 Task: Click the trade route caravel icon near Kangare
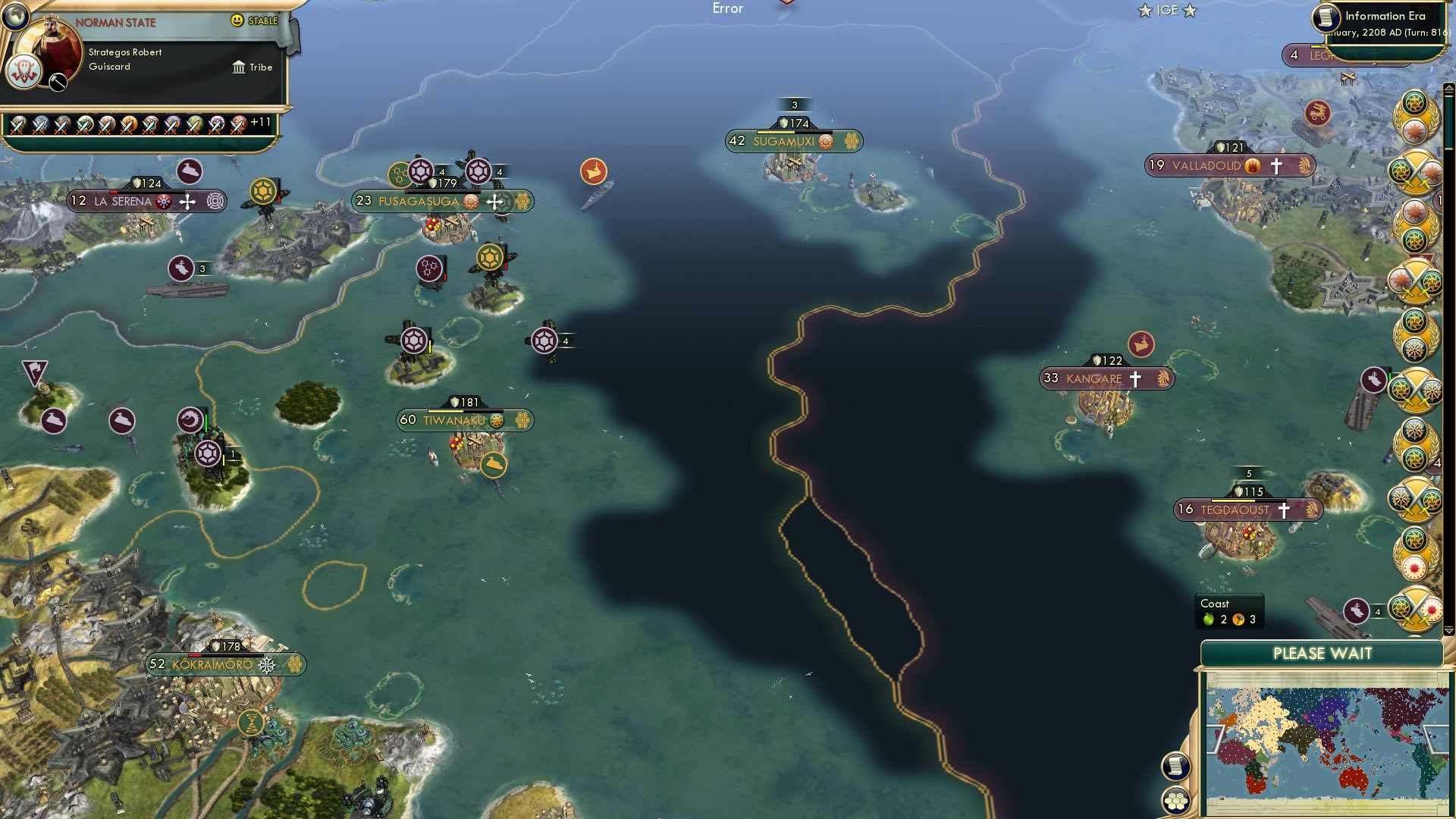(x=1140, y=343)
